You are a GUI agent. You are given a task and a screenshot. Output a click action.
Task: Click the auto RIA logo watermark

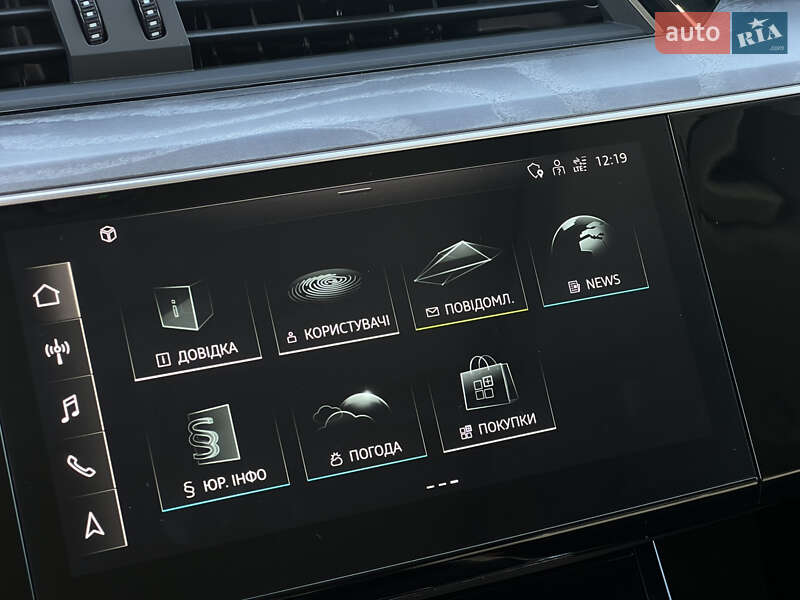(x=721, y=33)
